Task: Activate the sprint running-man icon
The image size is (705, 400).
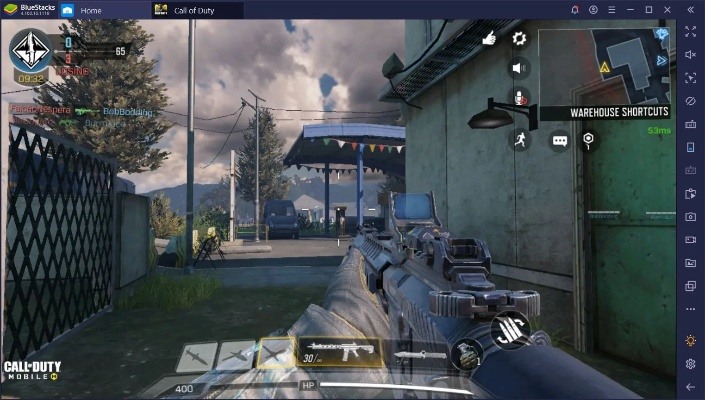Action: 519,140
